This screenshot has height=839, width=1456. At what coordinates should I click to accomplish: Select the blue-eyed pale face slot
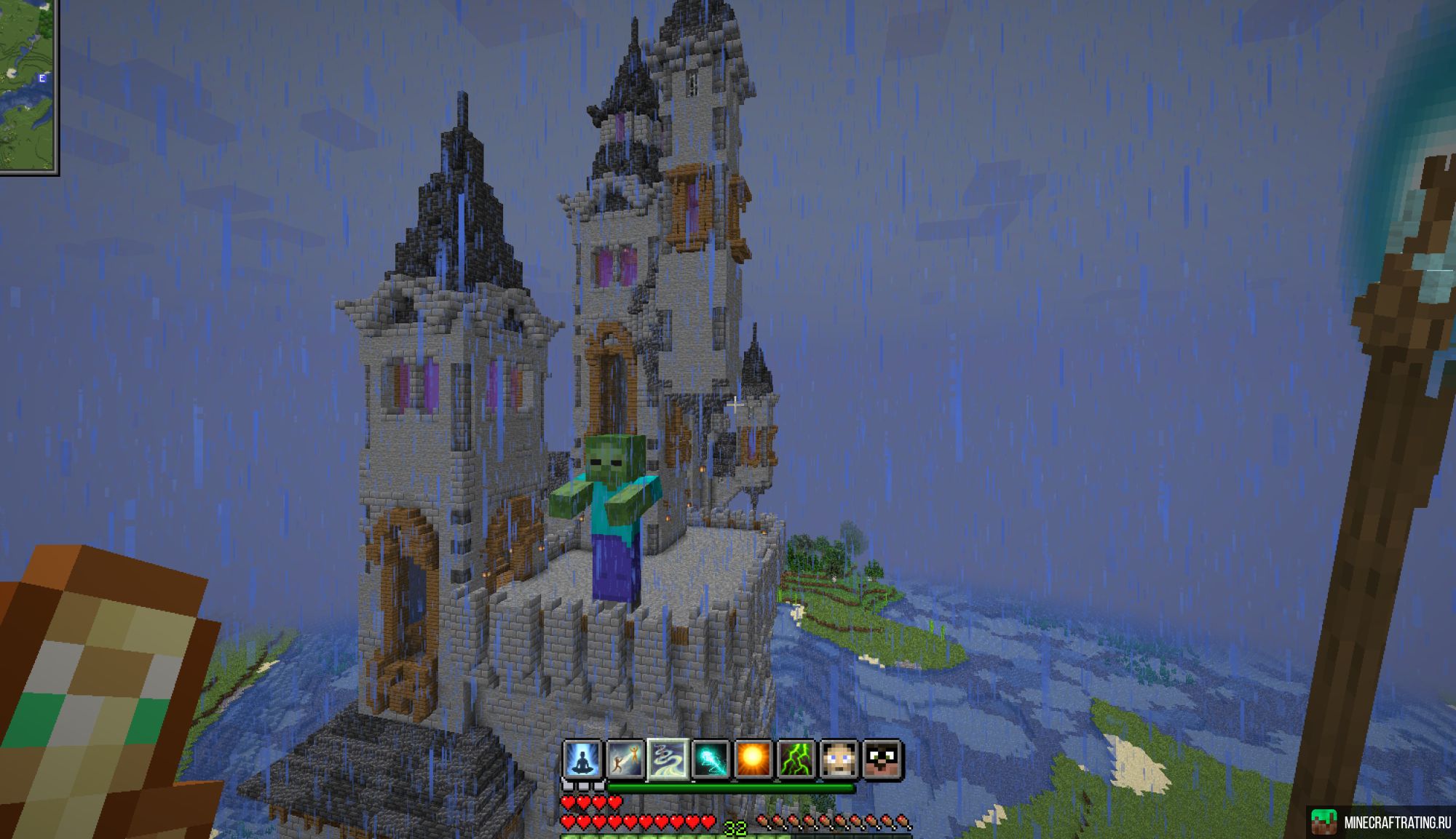839,760
